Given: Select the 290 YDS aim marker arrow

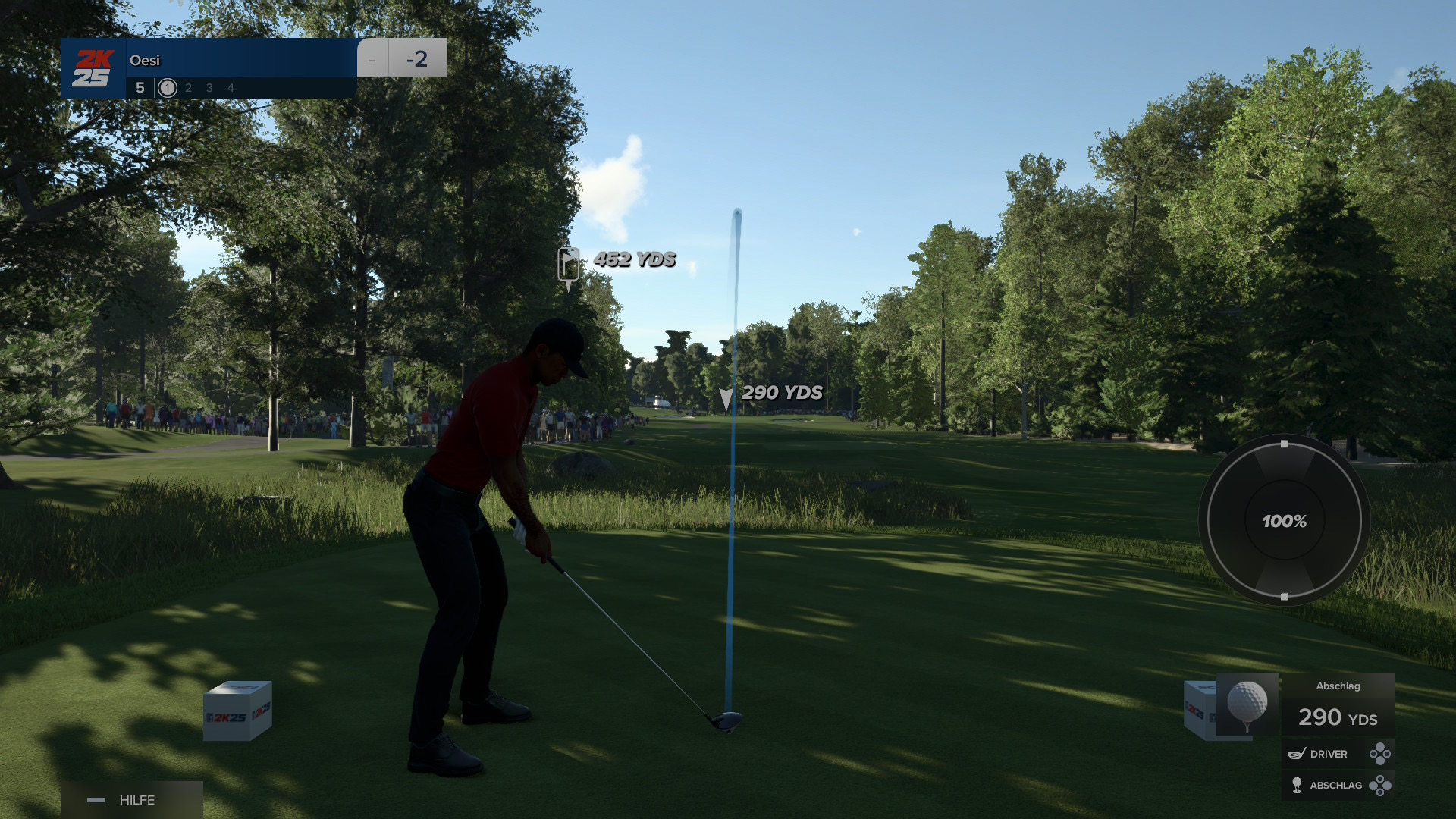Looking at the screenshot, I should [726, 398].
